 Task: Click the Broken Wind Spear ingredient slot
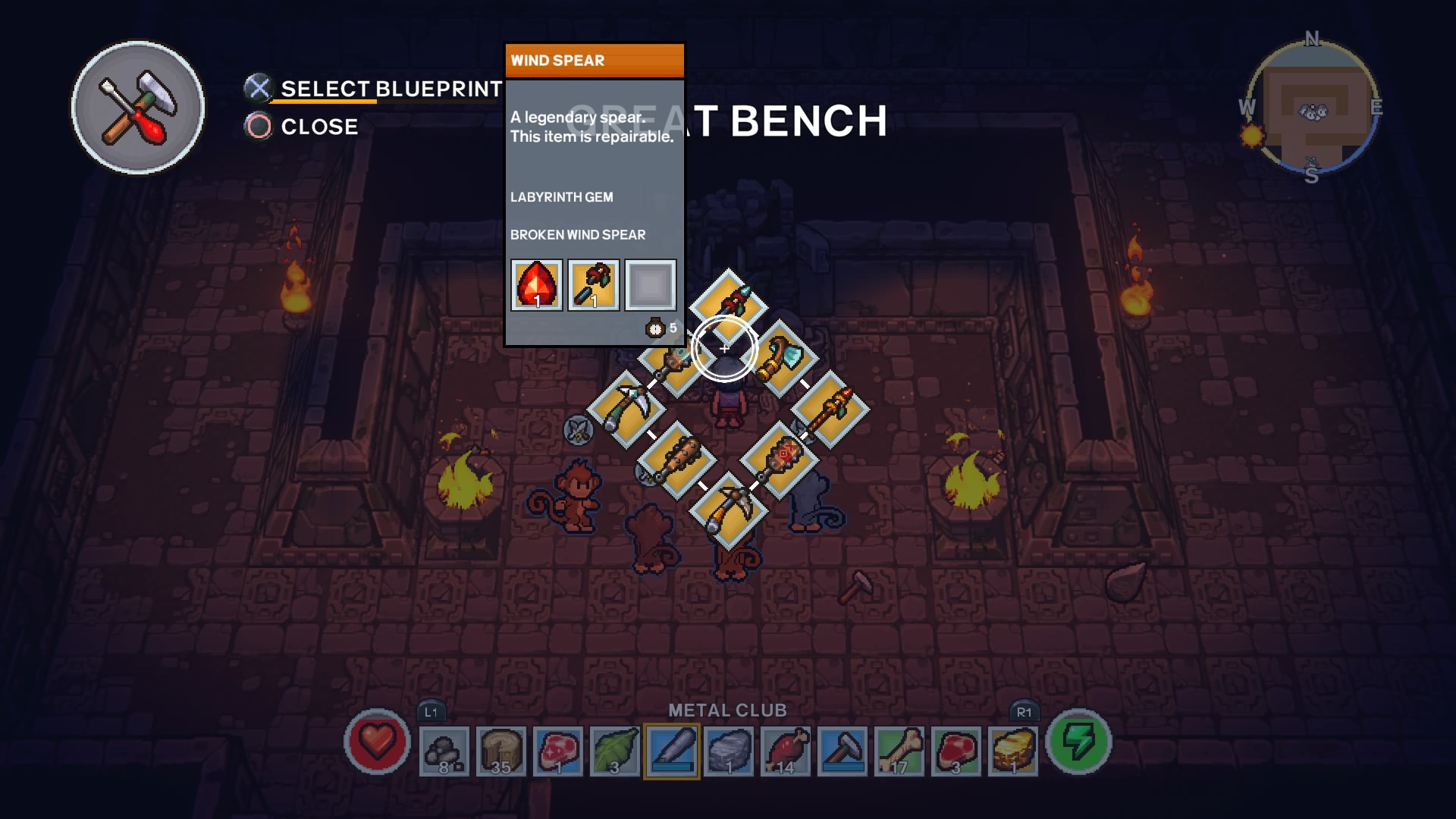[x=594, y=285]
